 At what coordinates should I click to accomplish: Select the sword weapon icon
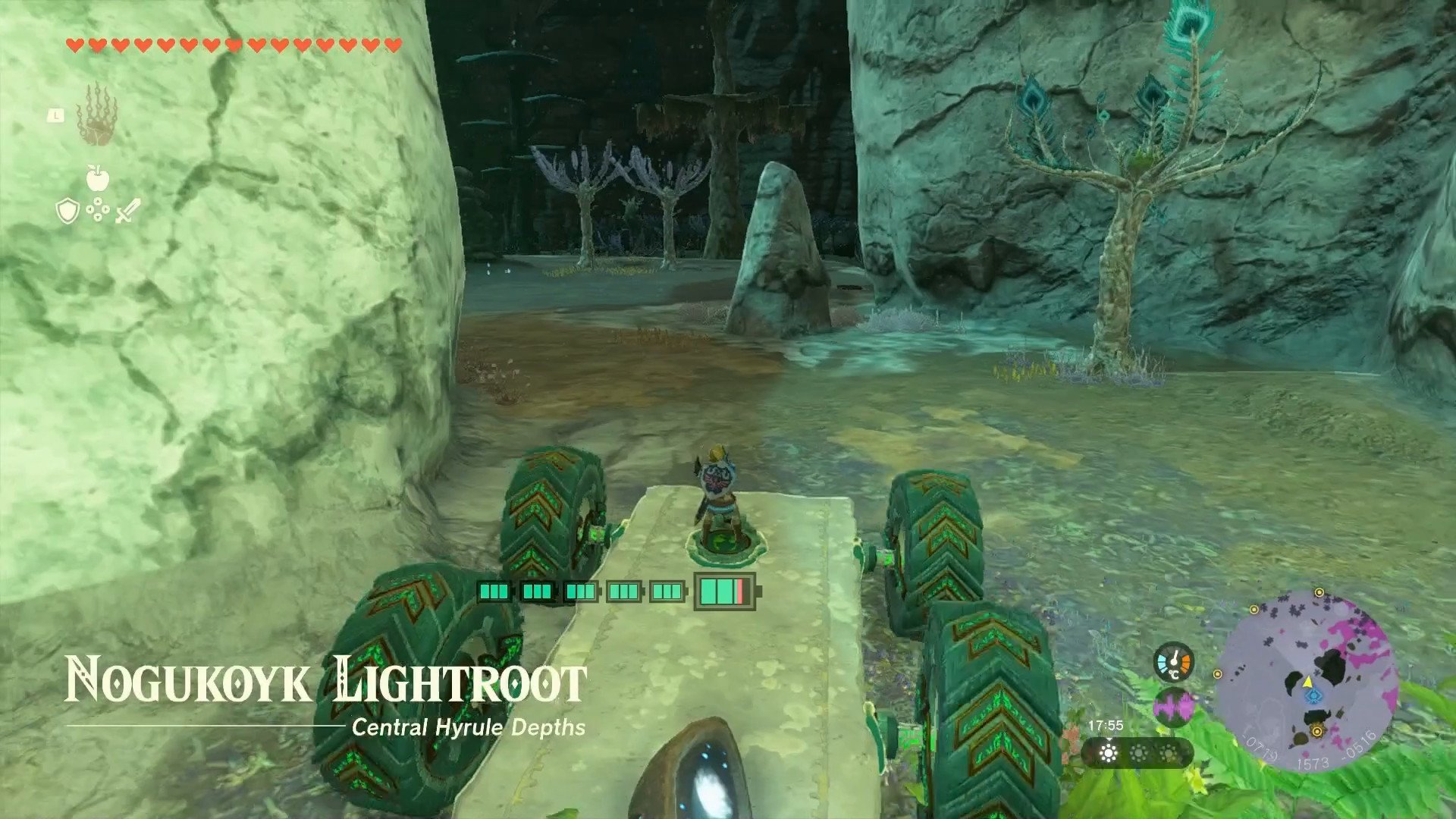tap(127, 211)
